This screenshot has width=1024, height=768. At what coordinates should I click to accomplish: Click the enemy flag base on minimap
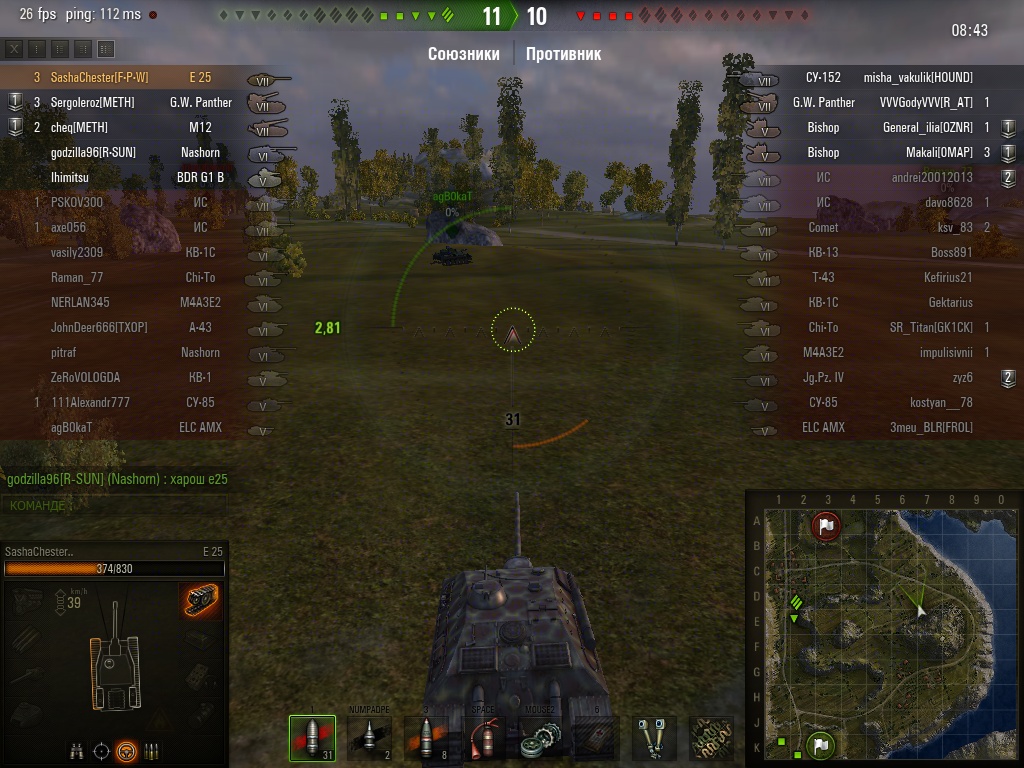[x=826, y=526]
